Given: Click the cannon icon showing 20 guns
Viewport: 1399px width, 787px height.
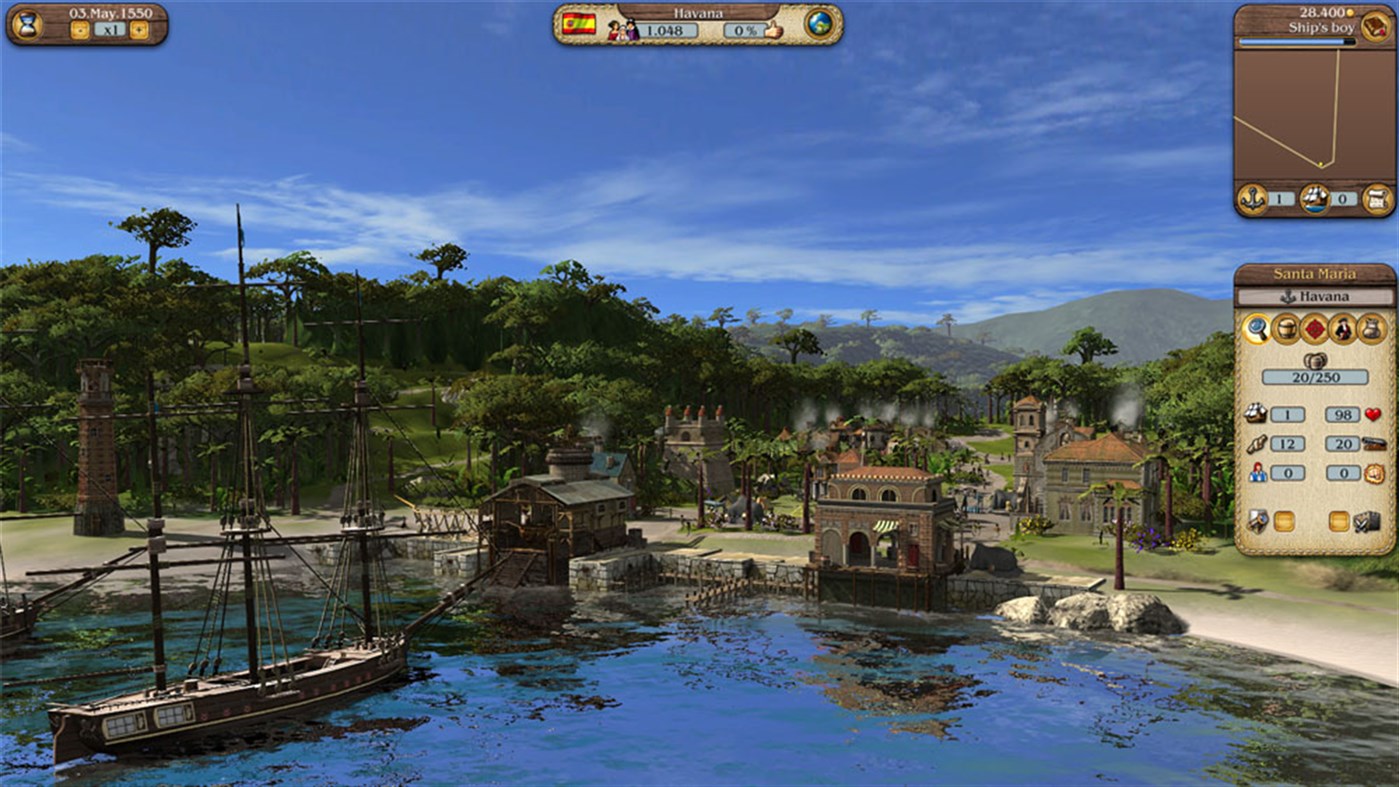Looking at the screenshot, I should 1374,444.
